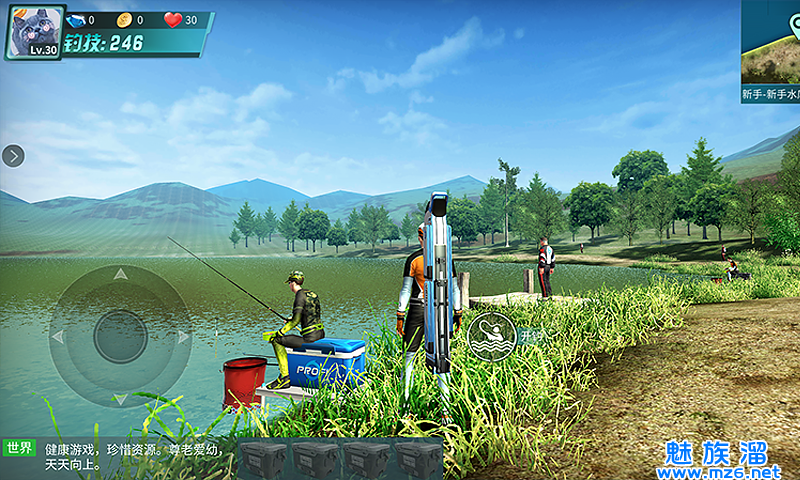Start fishing with the 开钓 button
Screen dimensions: 800x480
[x=491, y=337]
